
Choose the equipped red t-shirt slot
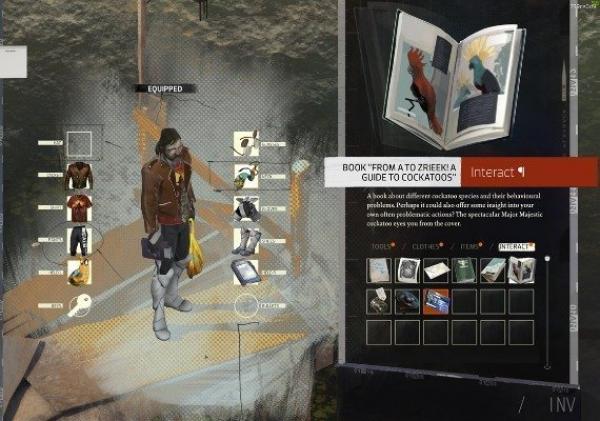[79, 208]
